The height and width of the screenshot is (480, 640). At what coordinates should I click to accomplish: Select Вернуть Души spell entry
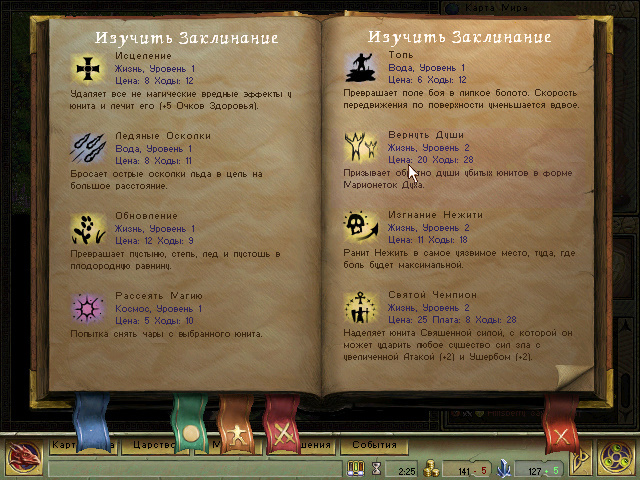click(361, 147)
